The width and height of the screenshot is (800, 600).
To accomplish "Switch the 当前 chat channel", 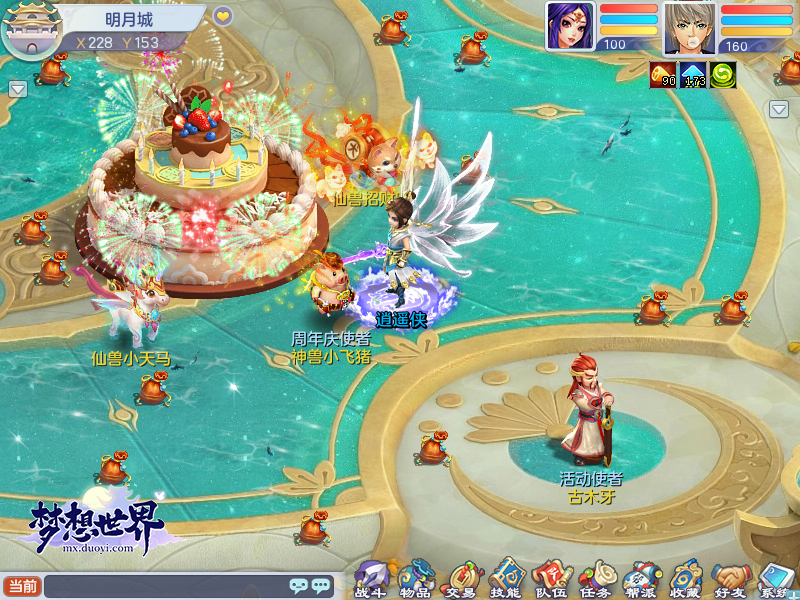I will click(x=22, y=586).
